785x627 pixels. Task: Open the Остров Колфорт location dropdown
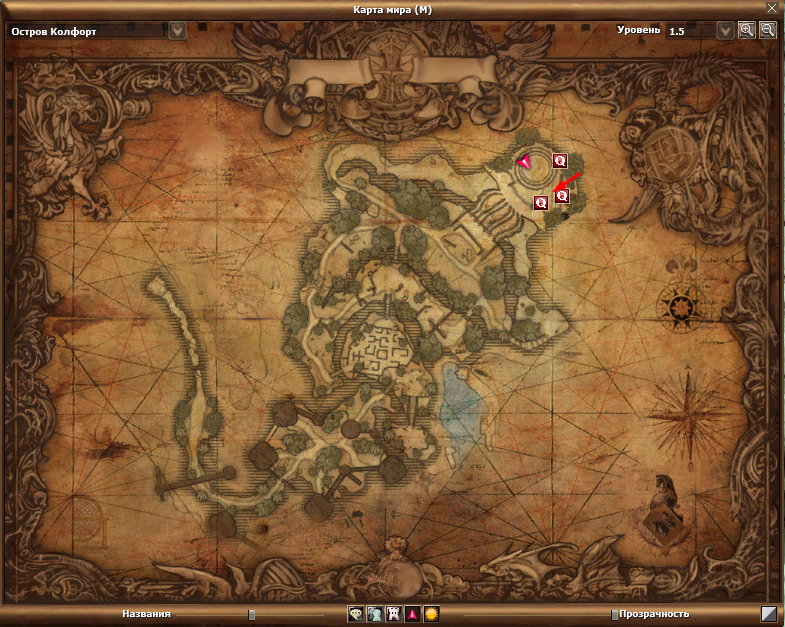pyautogui.click(x=178, y=30)
